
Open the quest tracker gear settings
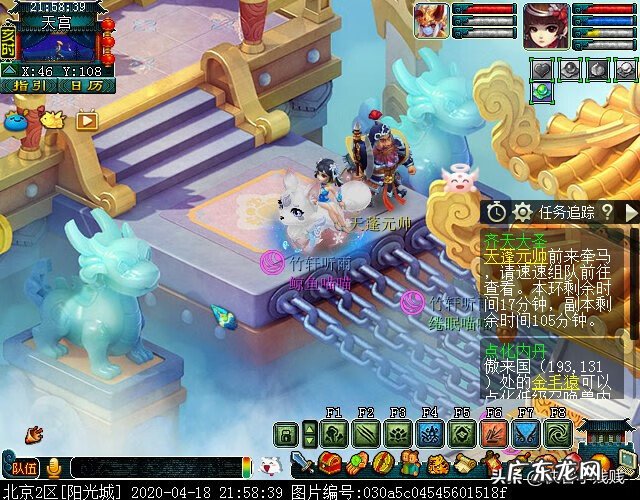[x=521, y=212]
